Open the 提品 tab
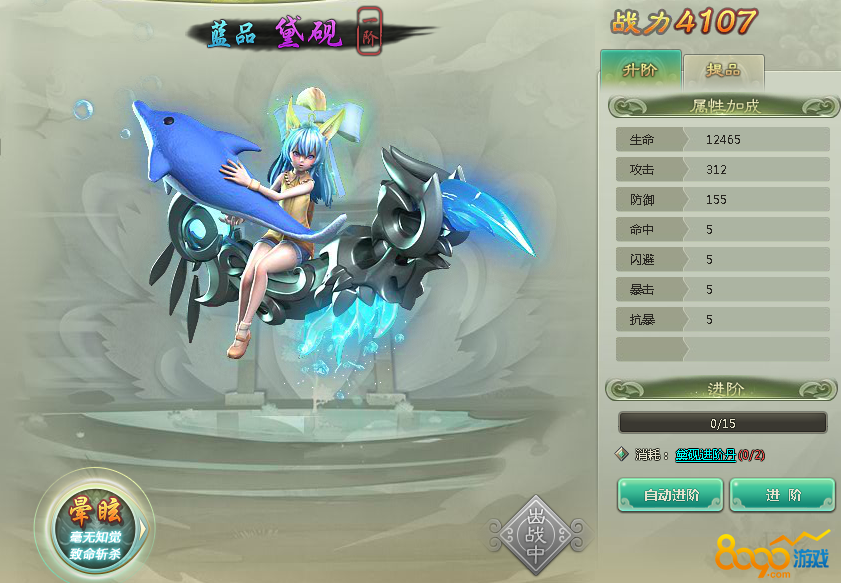The width and height of the screenshot is (841, 583). tap(723, 73)
